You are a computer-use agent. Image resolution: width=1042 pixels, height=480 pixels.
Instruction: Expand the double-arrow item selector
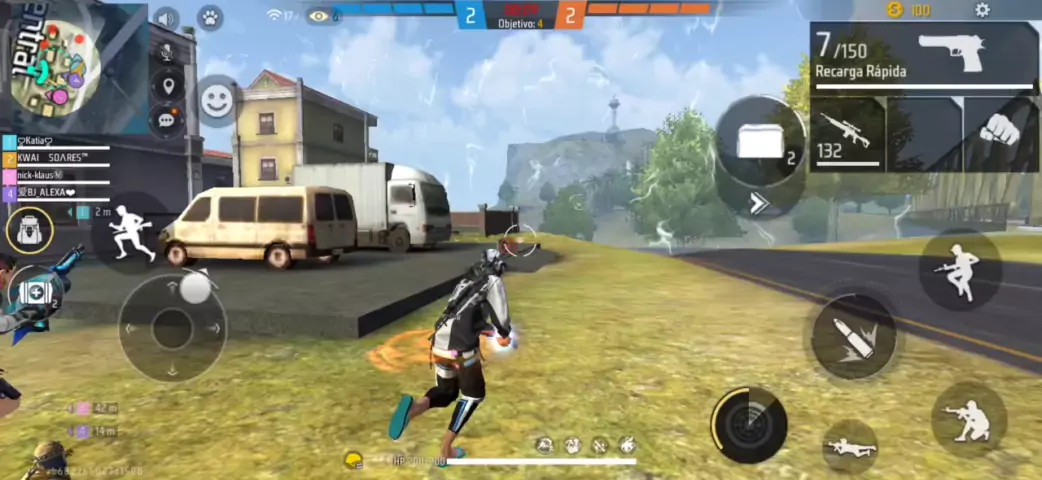[x=761, y=206]
